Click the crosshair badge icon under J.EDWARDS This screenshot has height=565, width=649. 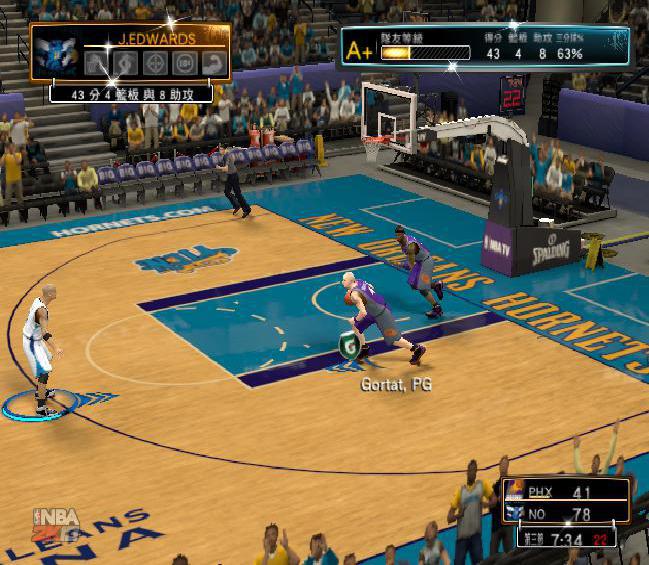(155, 63)
